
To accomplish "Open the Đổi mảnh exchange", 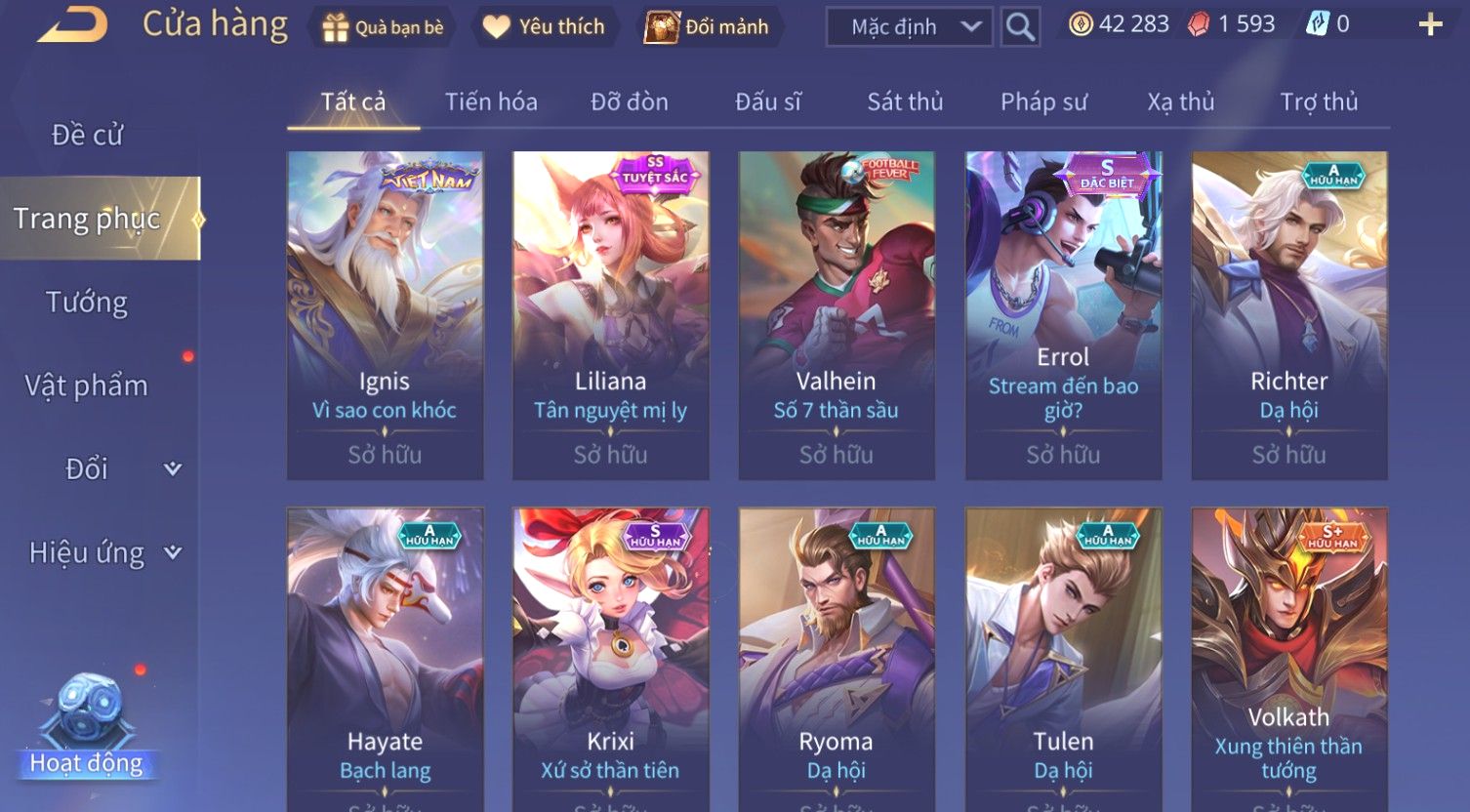I will (708, 27).
